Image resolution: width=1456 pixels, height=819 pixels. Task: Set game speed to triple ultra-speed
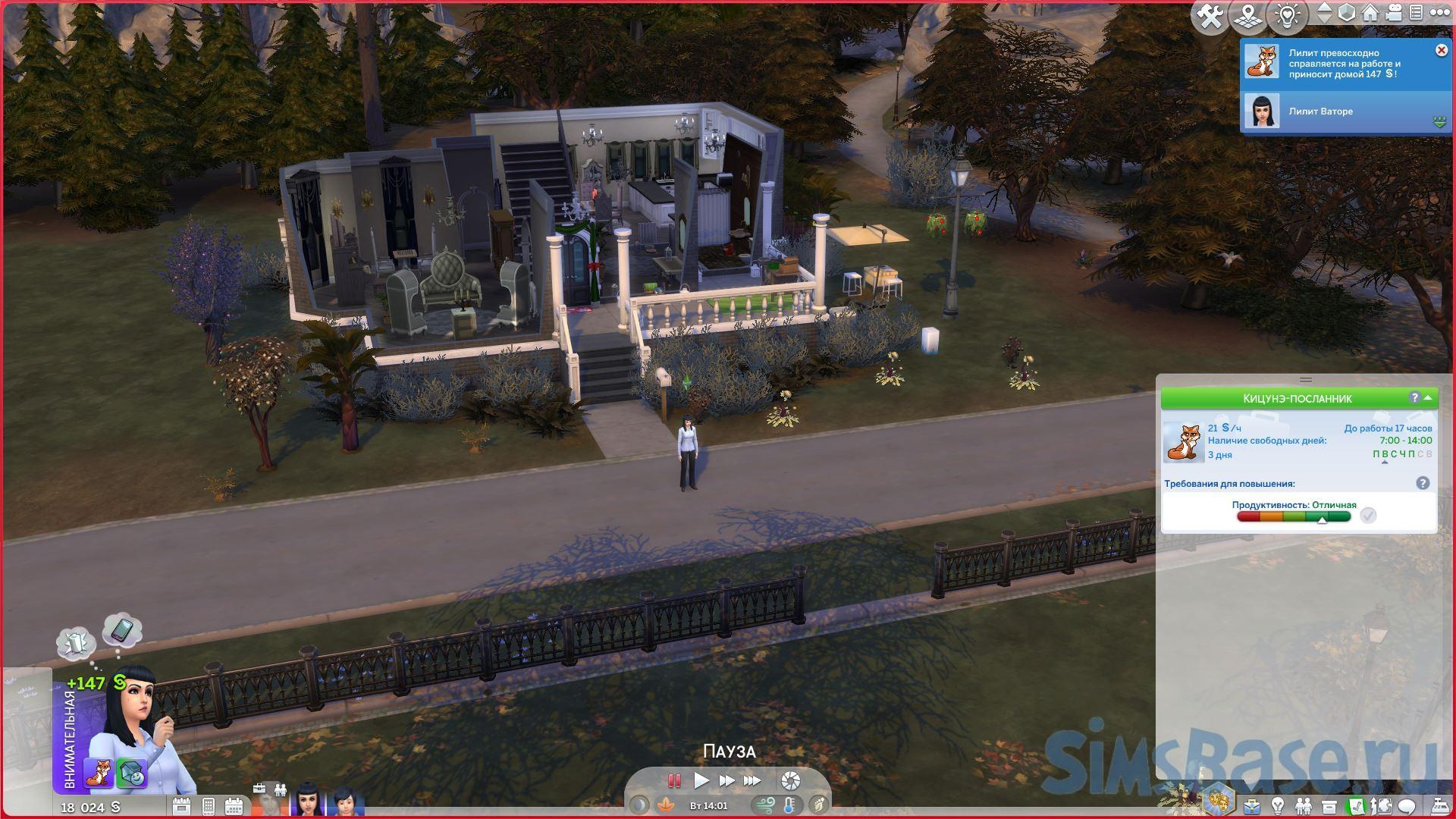(752, 780)
